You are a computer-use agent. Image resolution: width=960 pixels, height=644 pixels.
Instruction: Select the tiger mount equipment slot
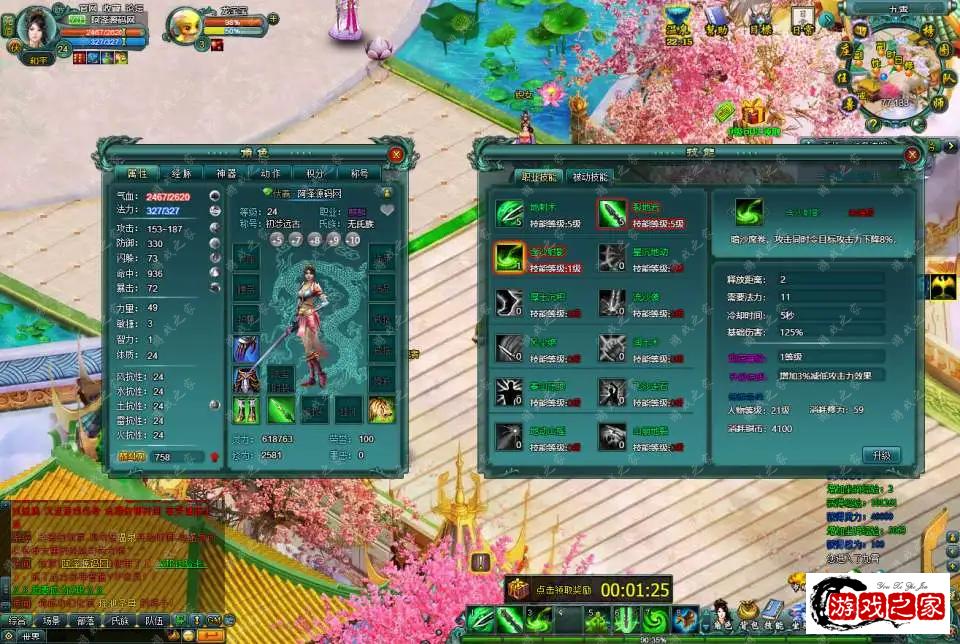click(380, 409)
